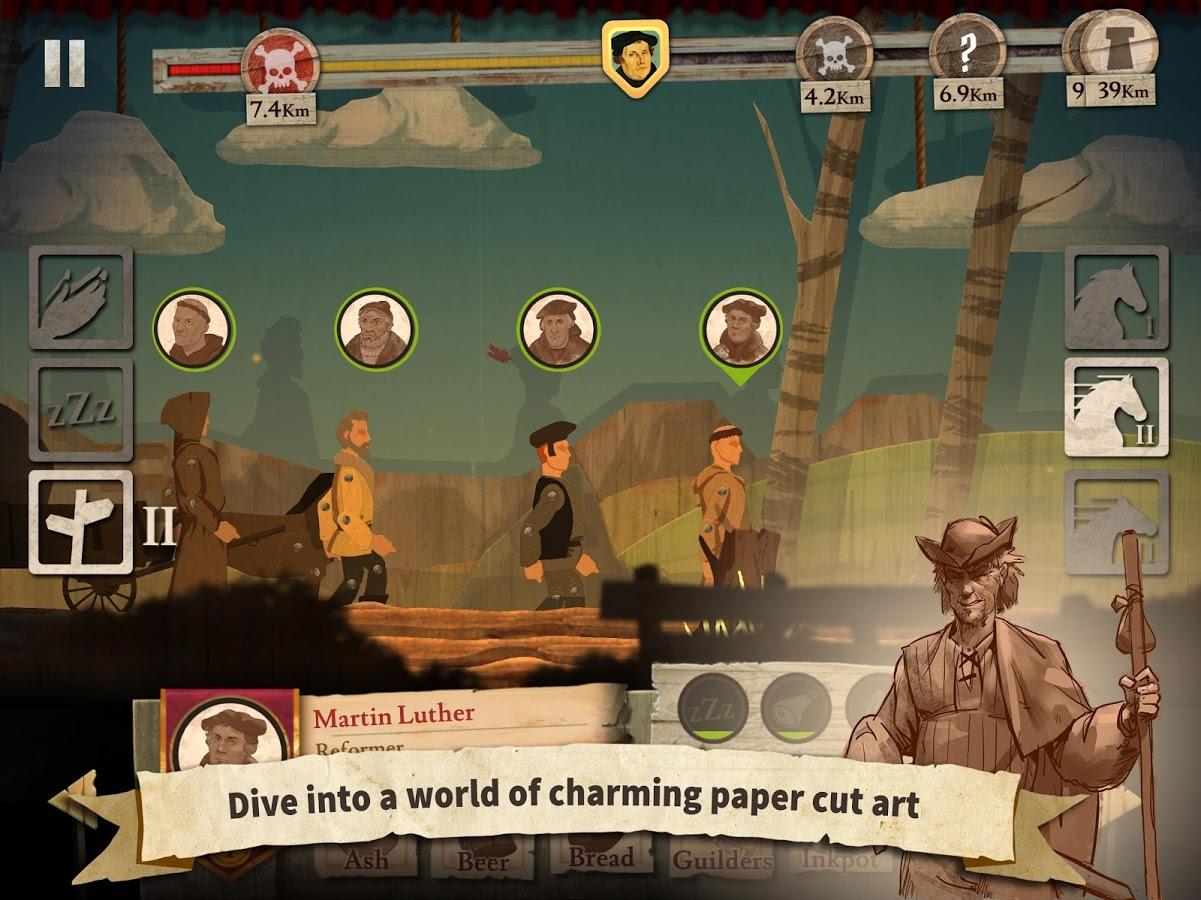The width and height of the screenshot is (1201, 900).
Task: Choose the Beer inventory item
Action: [483, 860]
